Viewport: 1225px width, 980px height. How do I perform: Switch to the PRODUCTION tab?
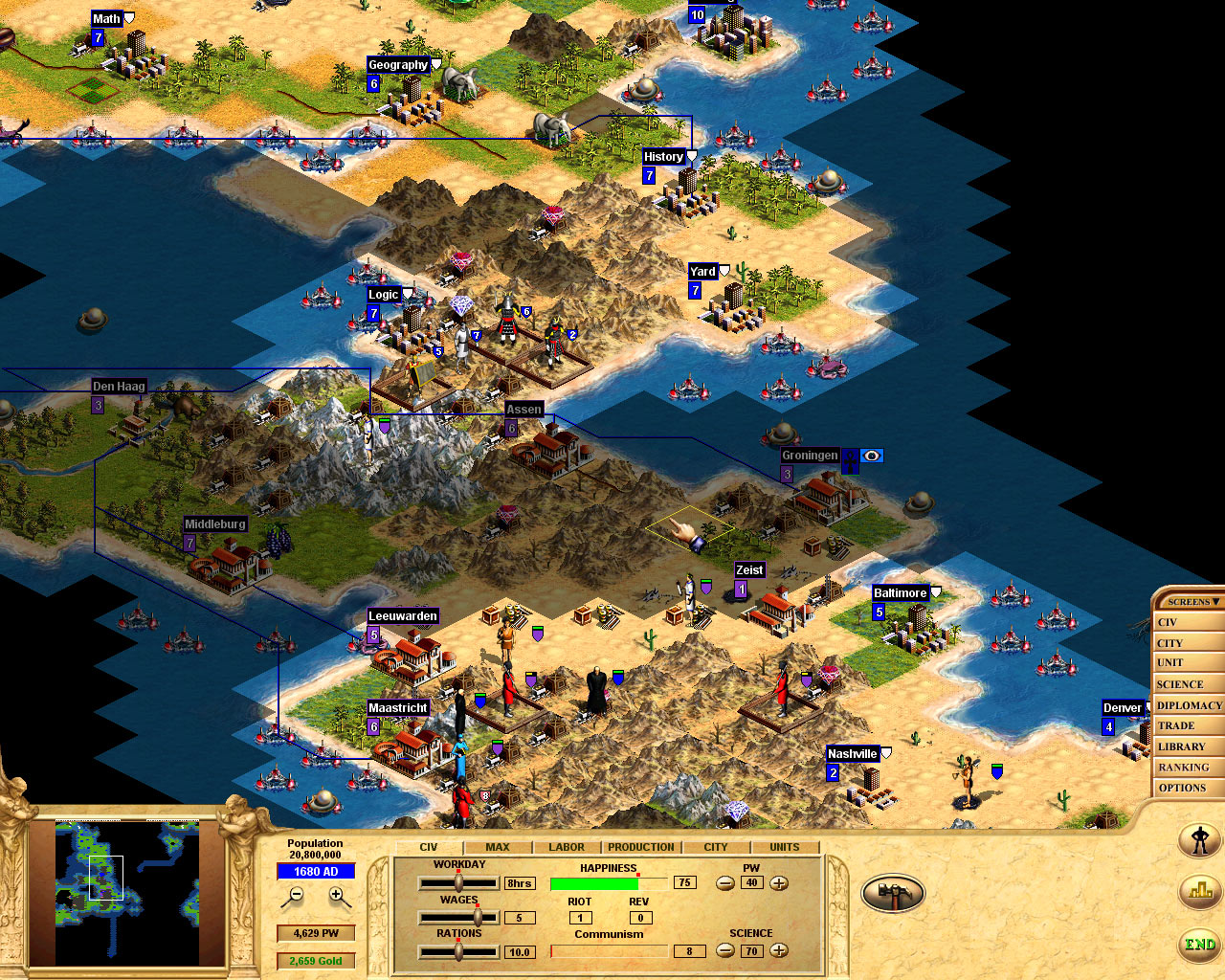coord(640,847)
